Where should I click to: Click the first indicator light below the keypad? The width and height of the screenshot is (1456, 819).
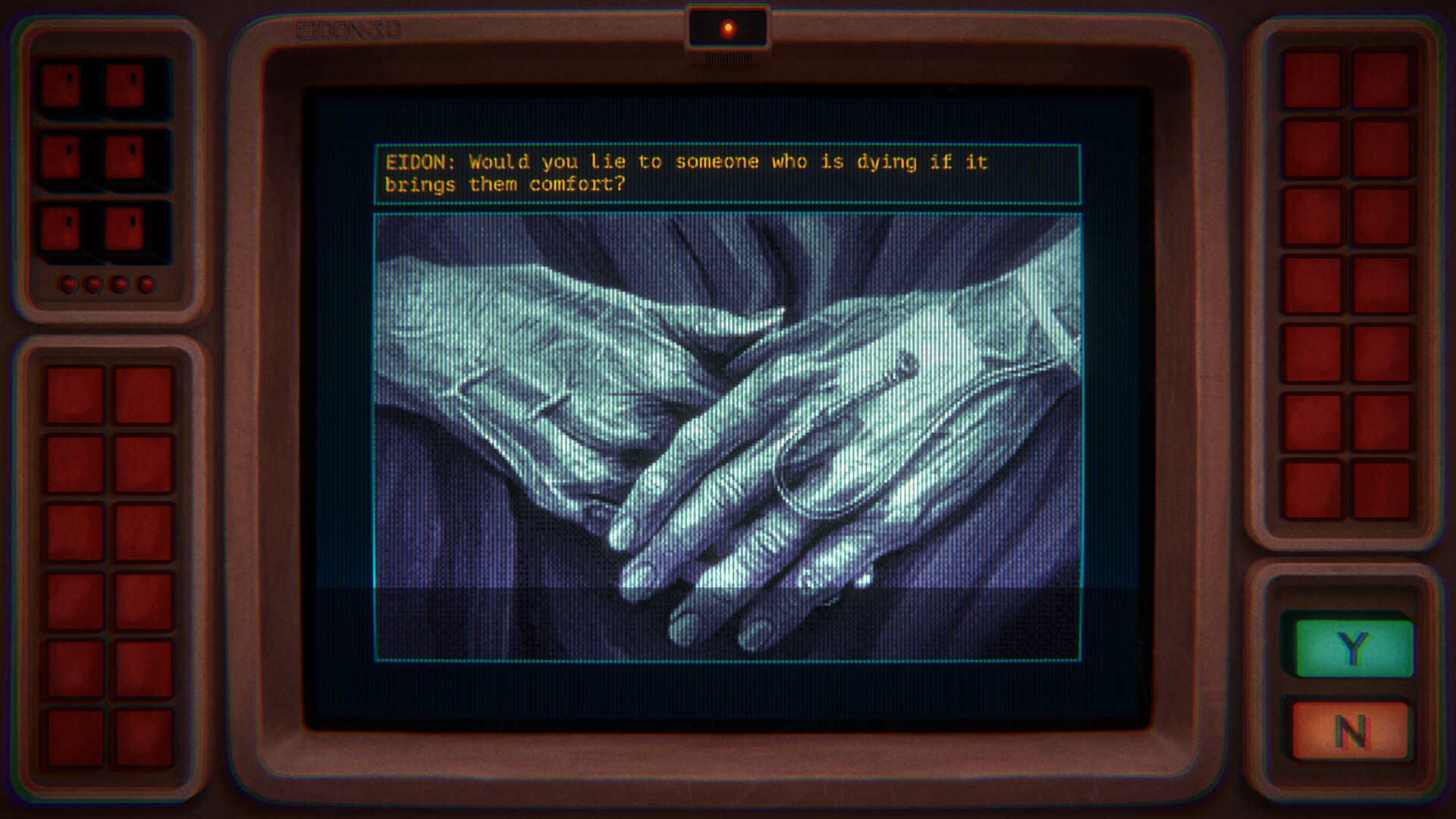click(70, 285)
